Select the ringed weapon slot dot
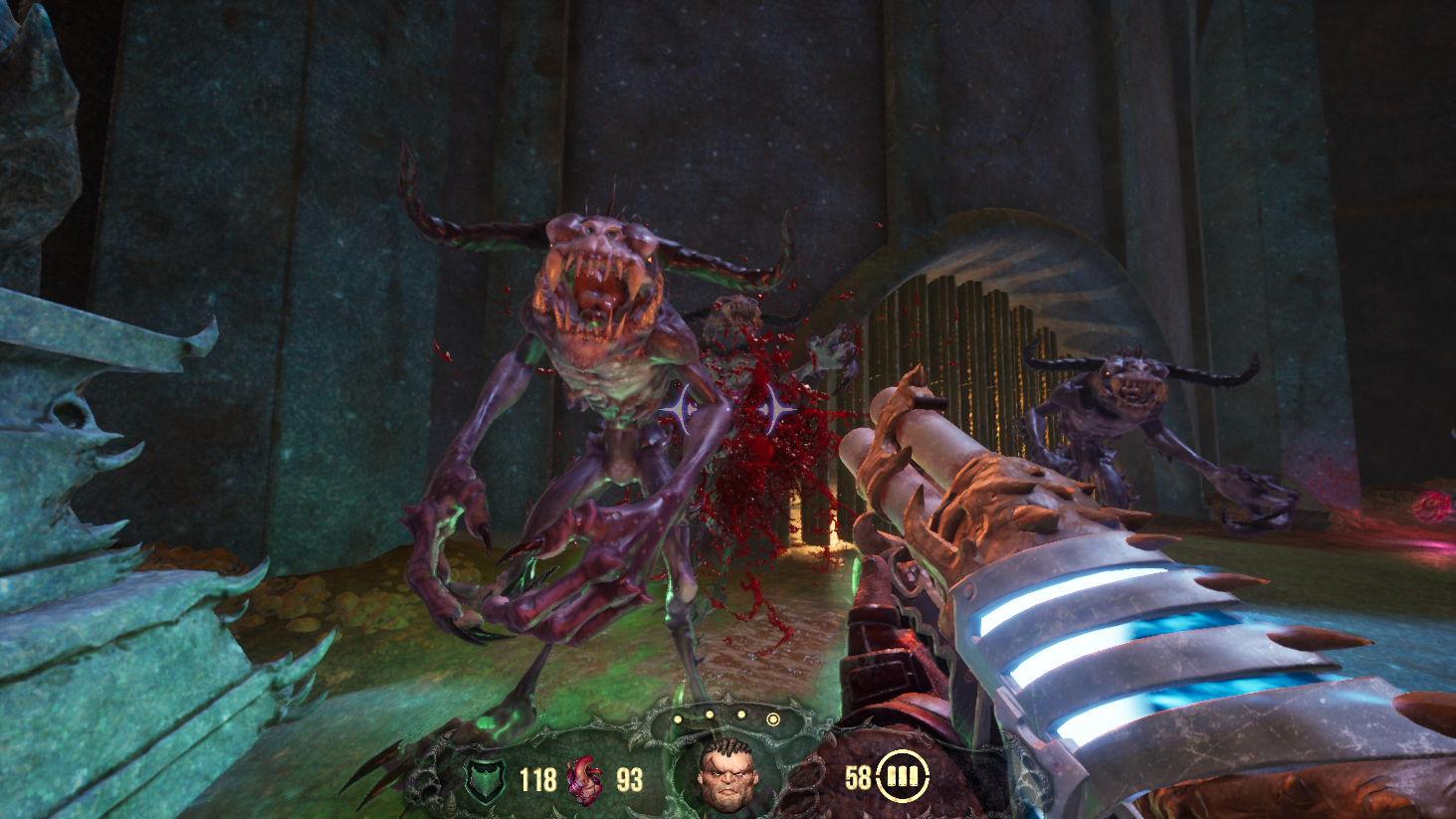This screenshot has height=819, width=1456. [x=772, y=718]
